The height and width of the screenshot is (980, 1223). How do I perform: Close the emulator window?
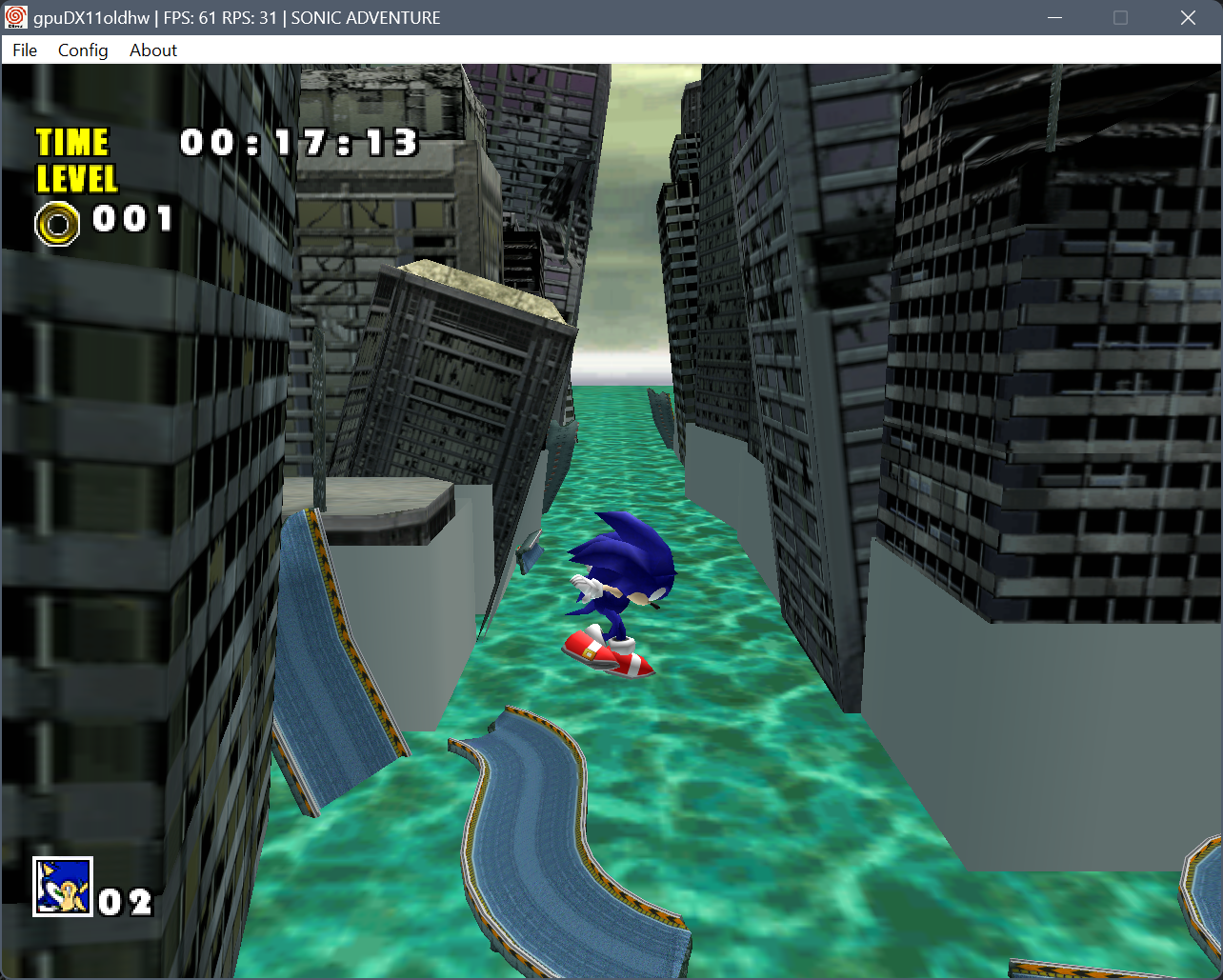[x=1188, y=18]
